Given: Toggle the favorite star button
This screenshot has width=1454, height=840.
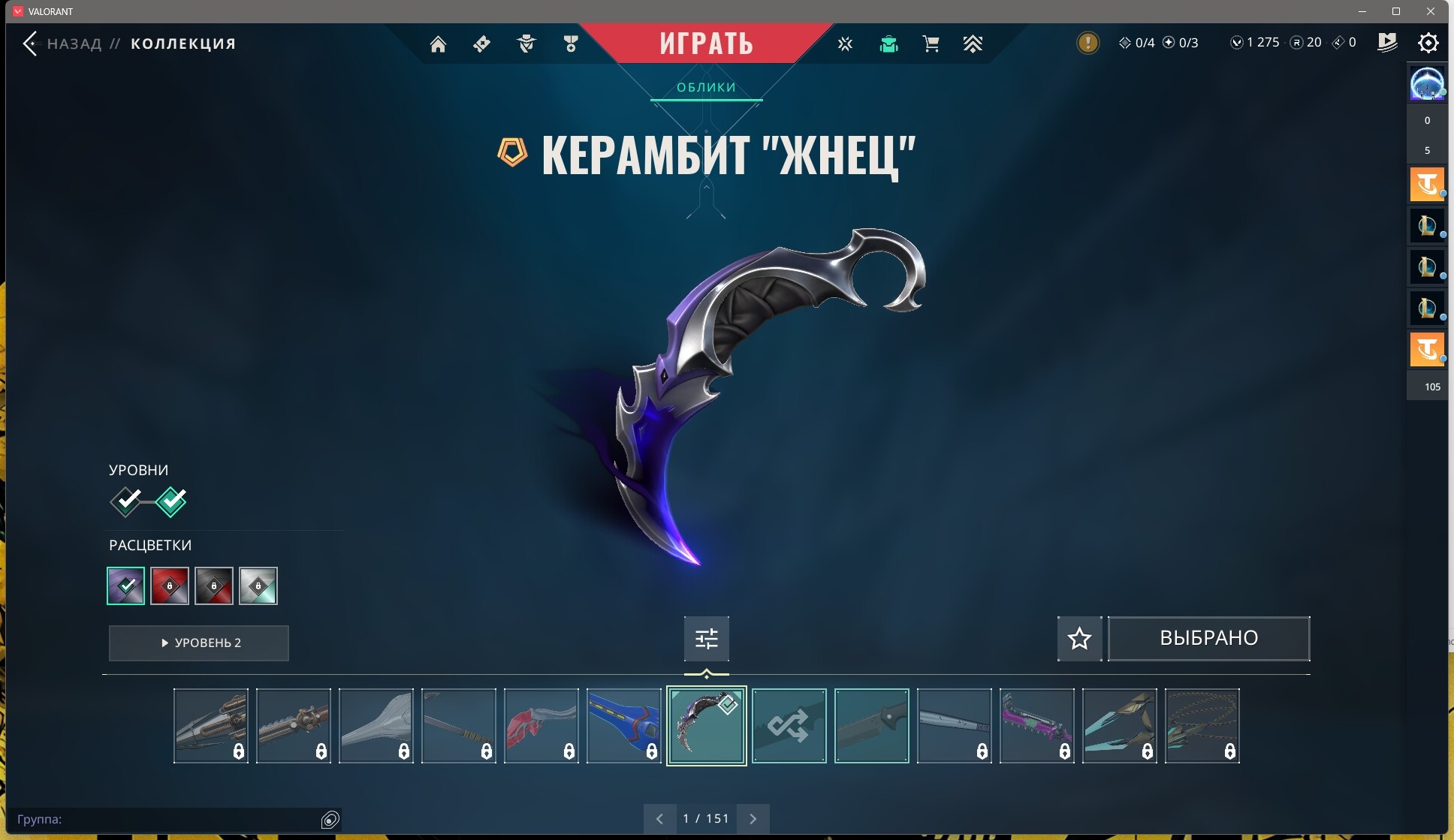Looking at the screenshot, I should coord(1079,639).
